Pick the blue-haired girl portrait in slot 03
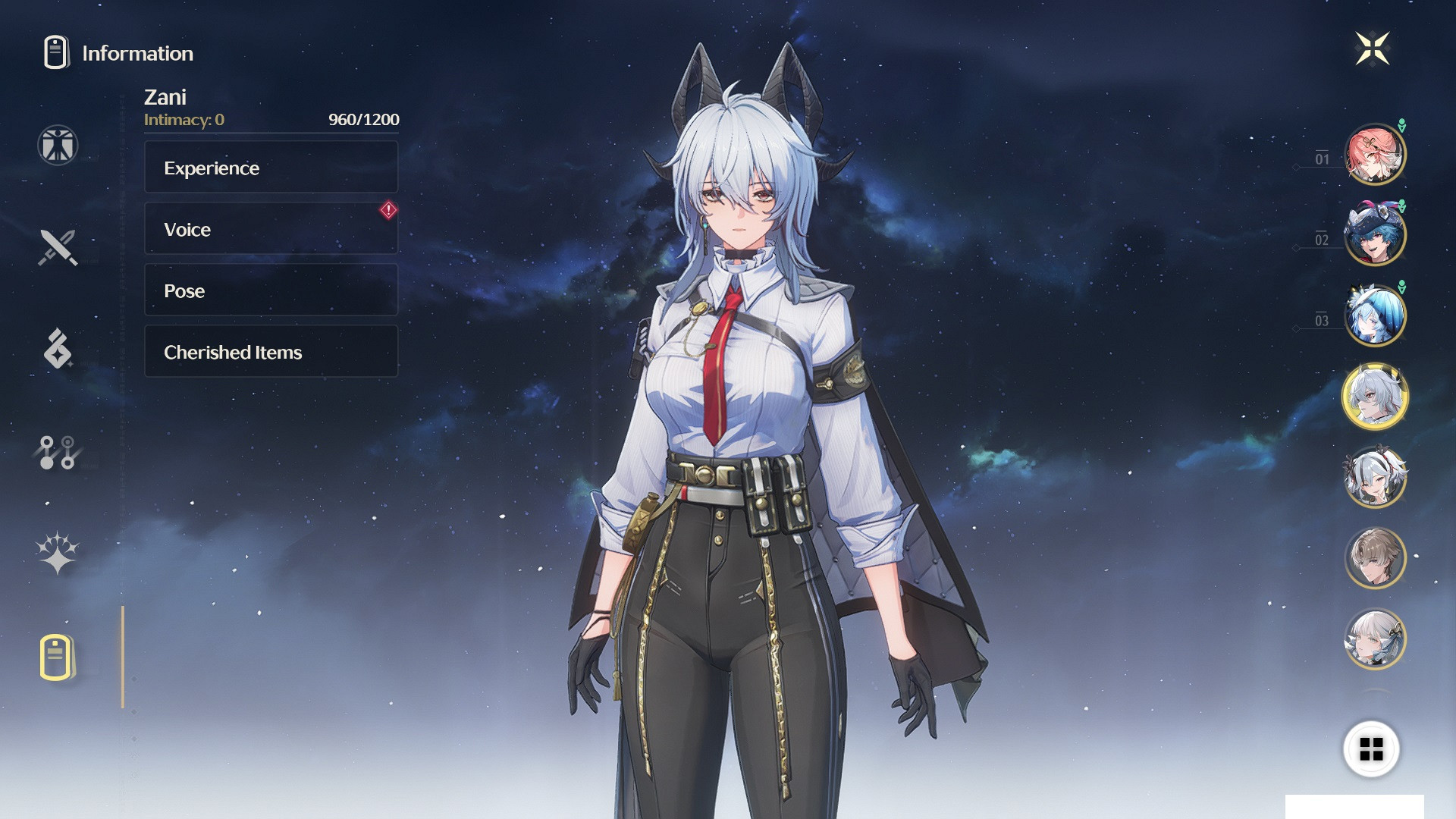The width and height of the screenshot is (1456, 819). point(1374,315)
